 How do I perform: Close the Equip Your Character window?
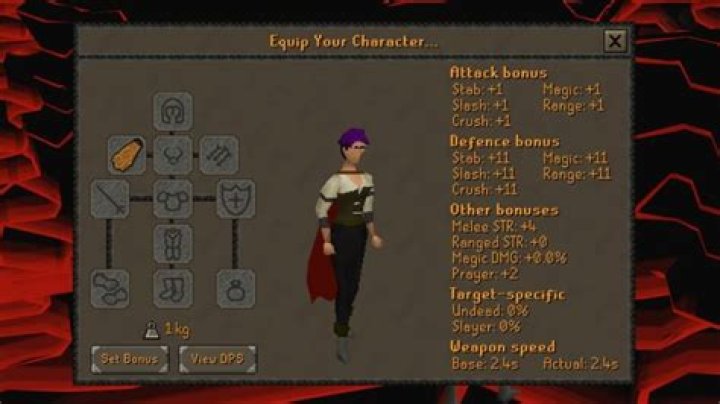[x=615, y=41]
